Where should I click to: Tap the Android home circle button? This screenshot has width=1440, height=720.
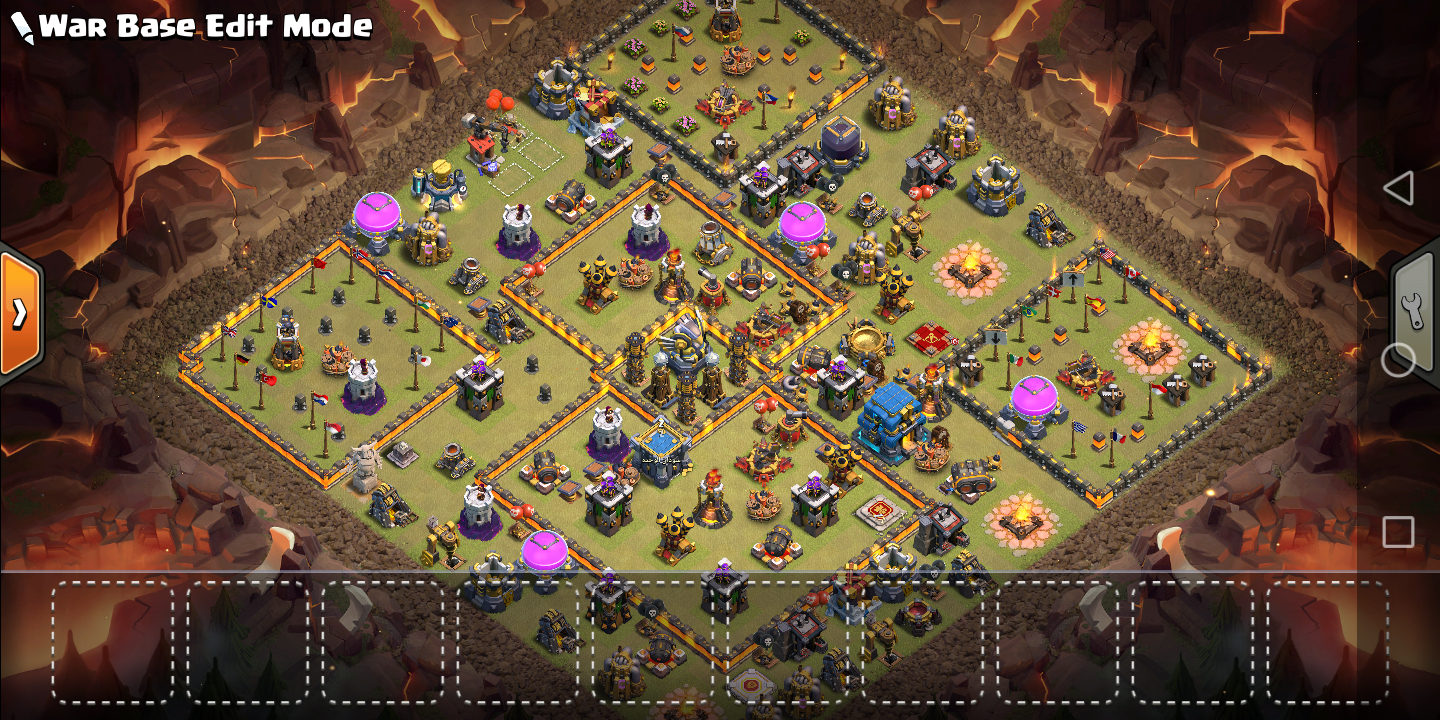[1398, 360]
